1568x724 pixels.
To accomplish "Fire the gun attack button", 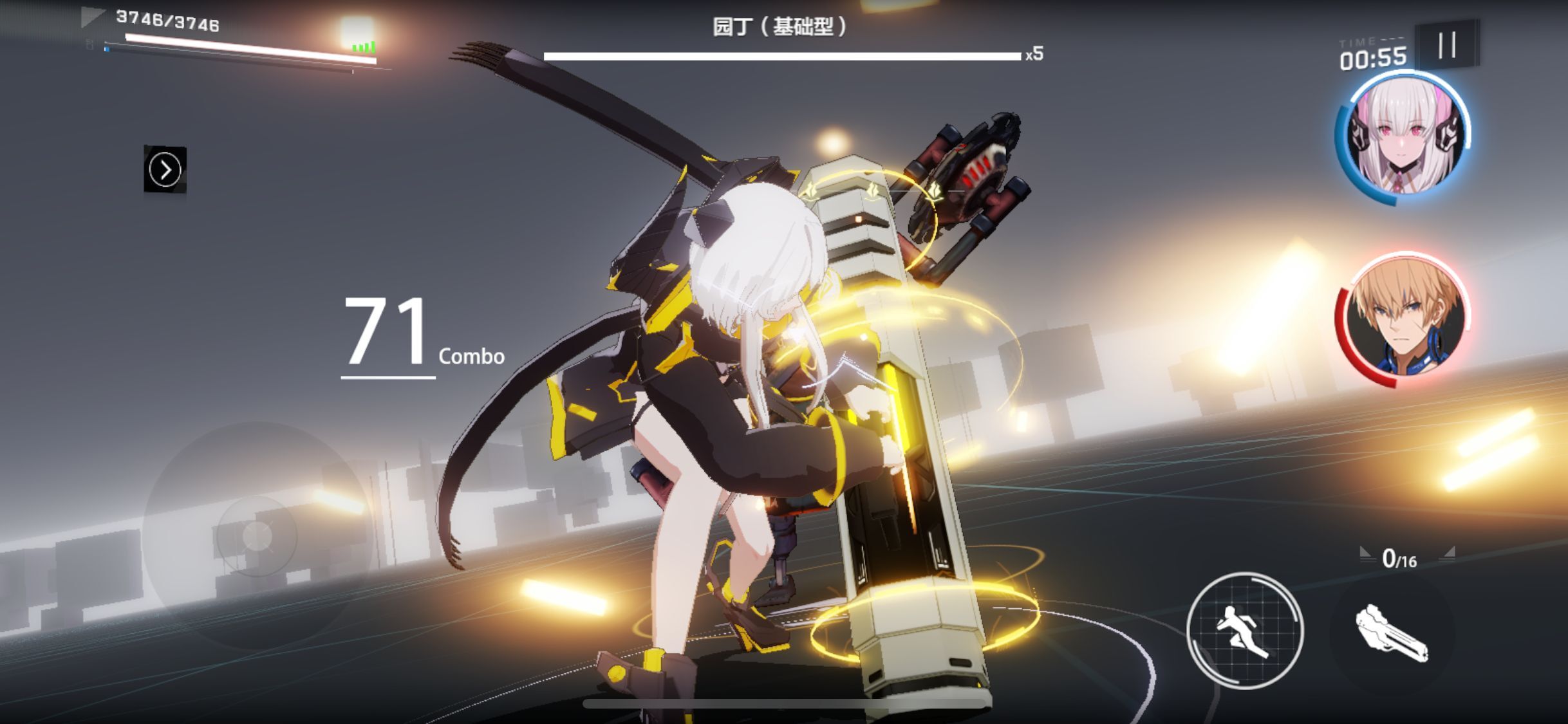I will click(1392, 634).
